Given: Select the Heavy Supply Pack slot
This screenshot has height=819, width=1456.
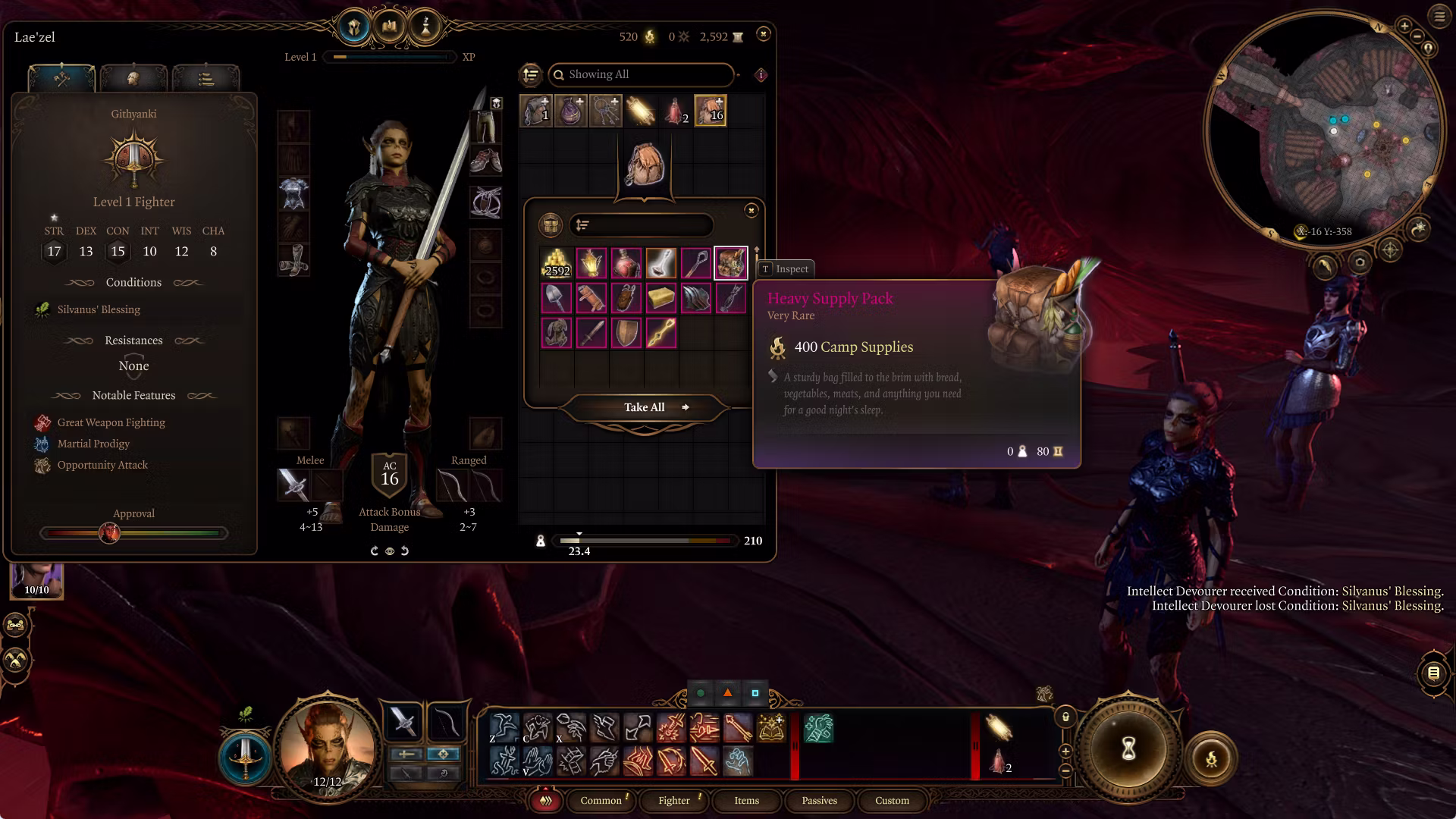Looking at the screenshot, I should 730,263.
